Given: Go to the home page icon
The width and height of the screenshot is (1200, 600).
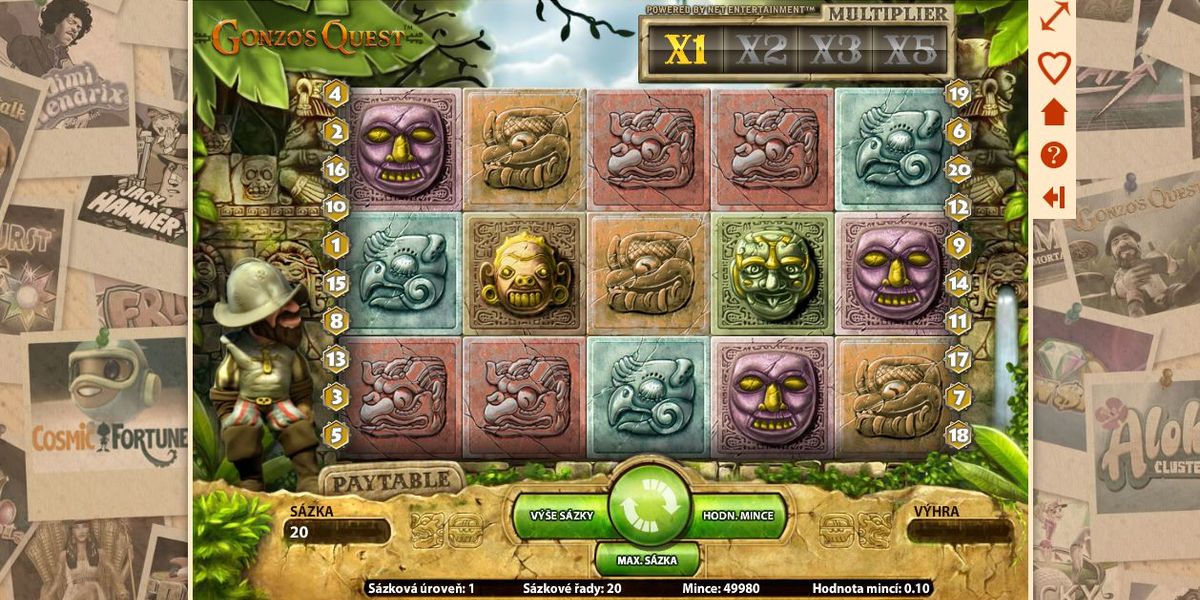Looking at the screenshot, I should coord(1054,112).
